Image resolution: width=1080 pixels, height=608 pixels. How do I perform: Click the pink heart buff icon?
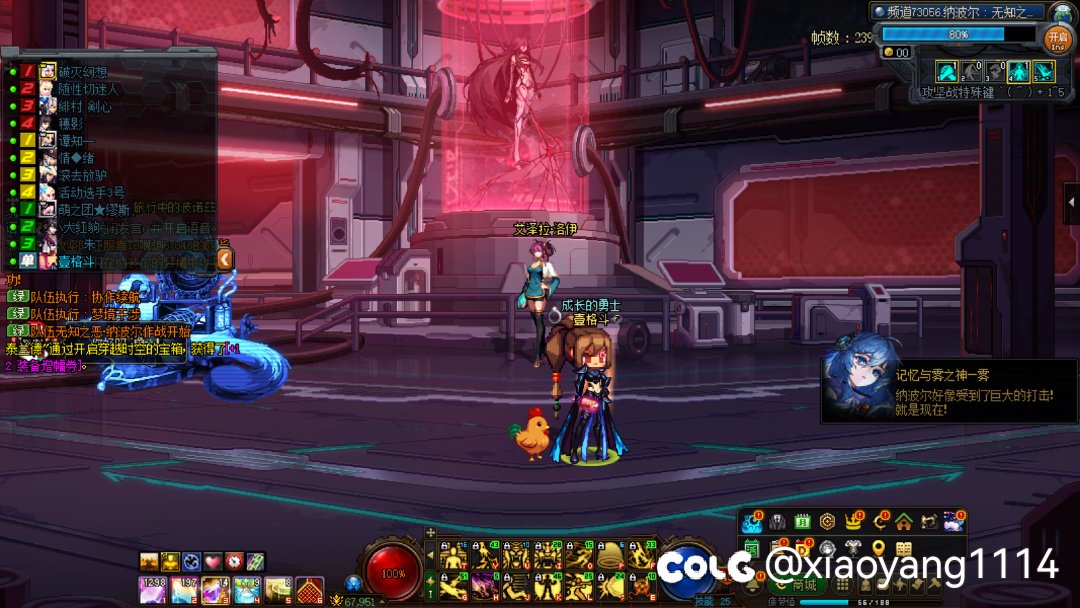click(x=212, y=561)
